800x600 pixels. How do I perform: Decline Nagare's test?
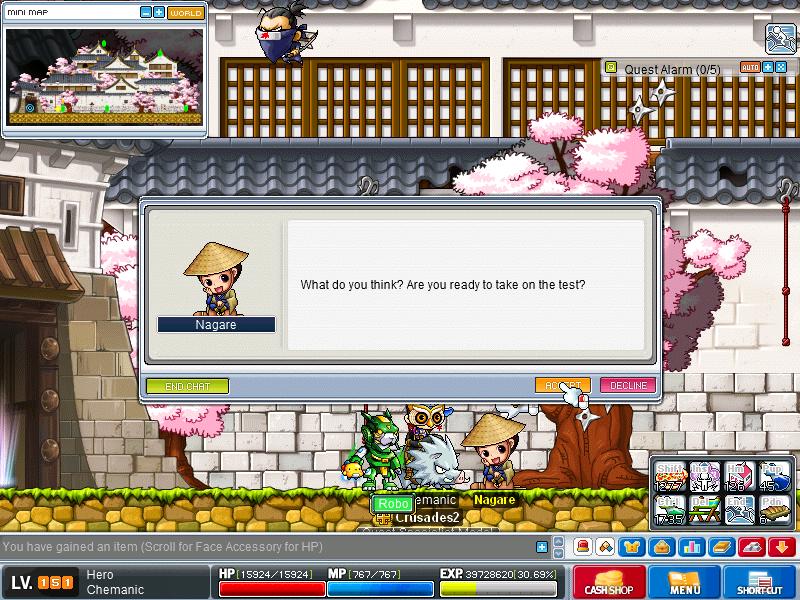626,385
